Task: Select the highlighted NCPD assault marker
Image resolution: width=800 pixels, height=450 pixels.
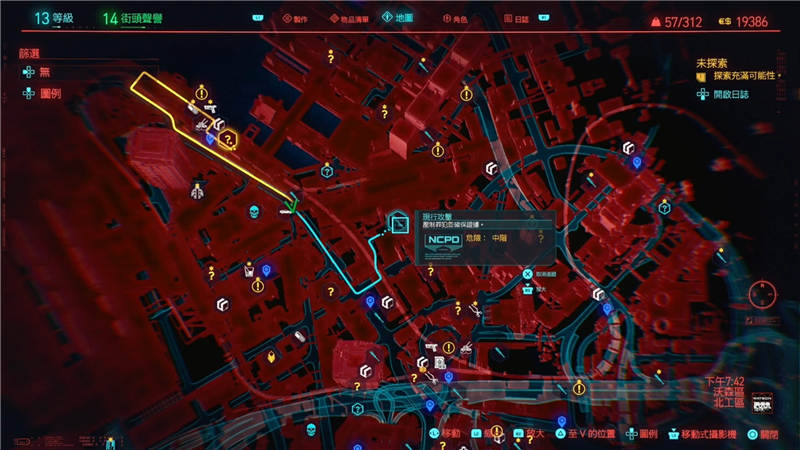Action: [x=399, y=224]
